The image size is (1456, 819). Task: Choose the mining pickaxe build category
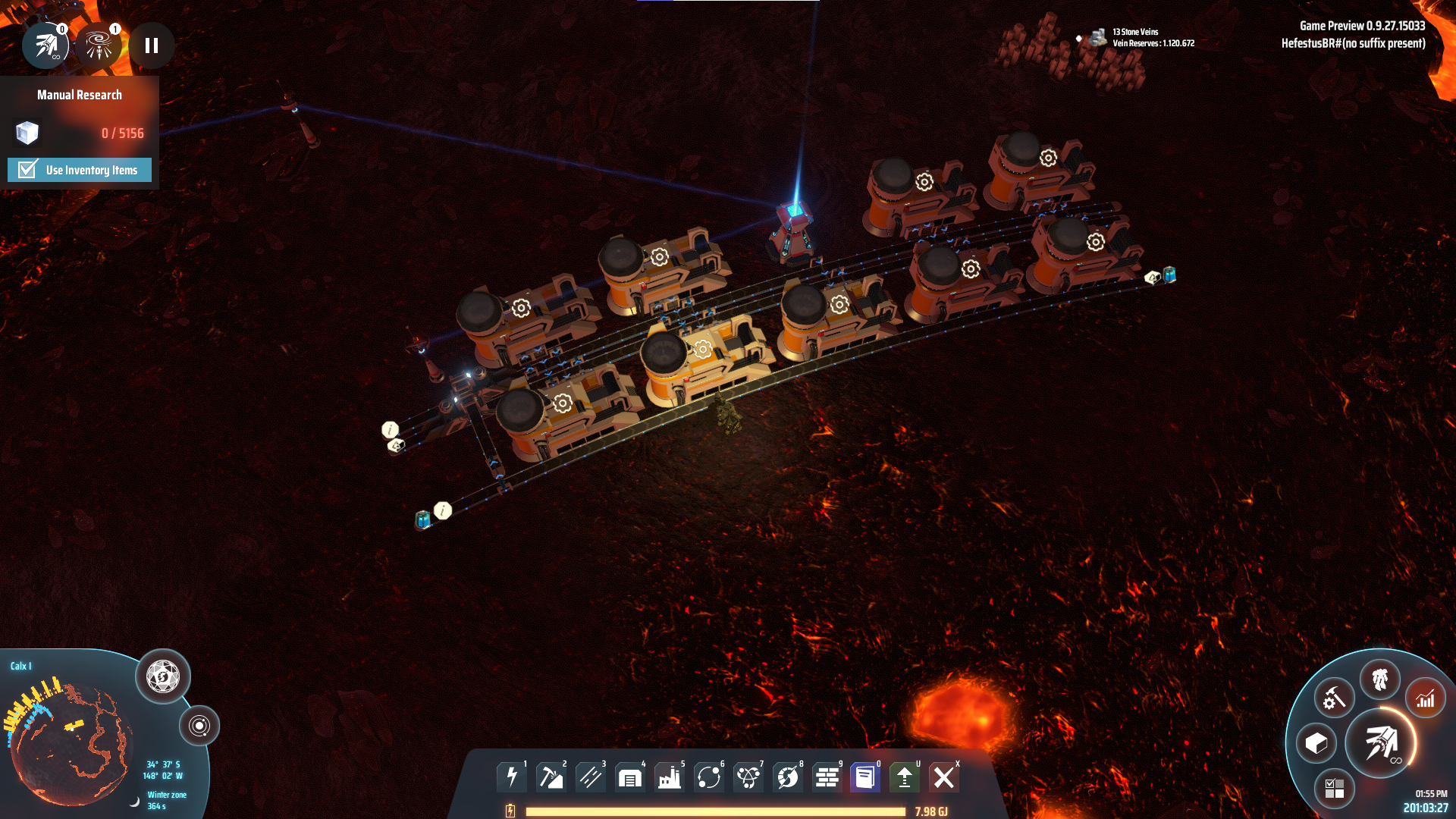coord(551,777)
